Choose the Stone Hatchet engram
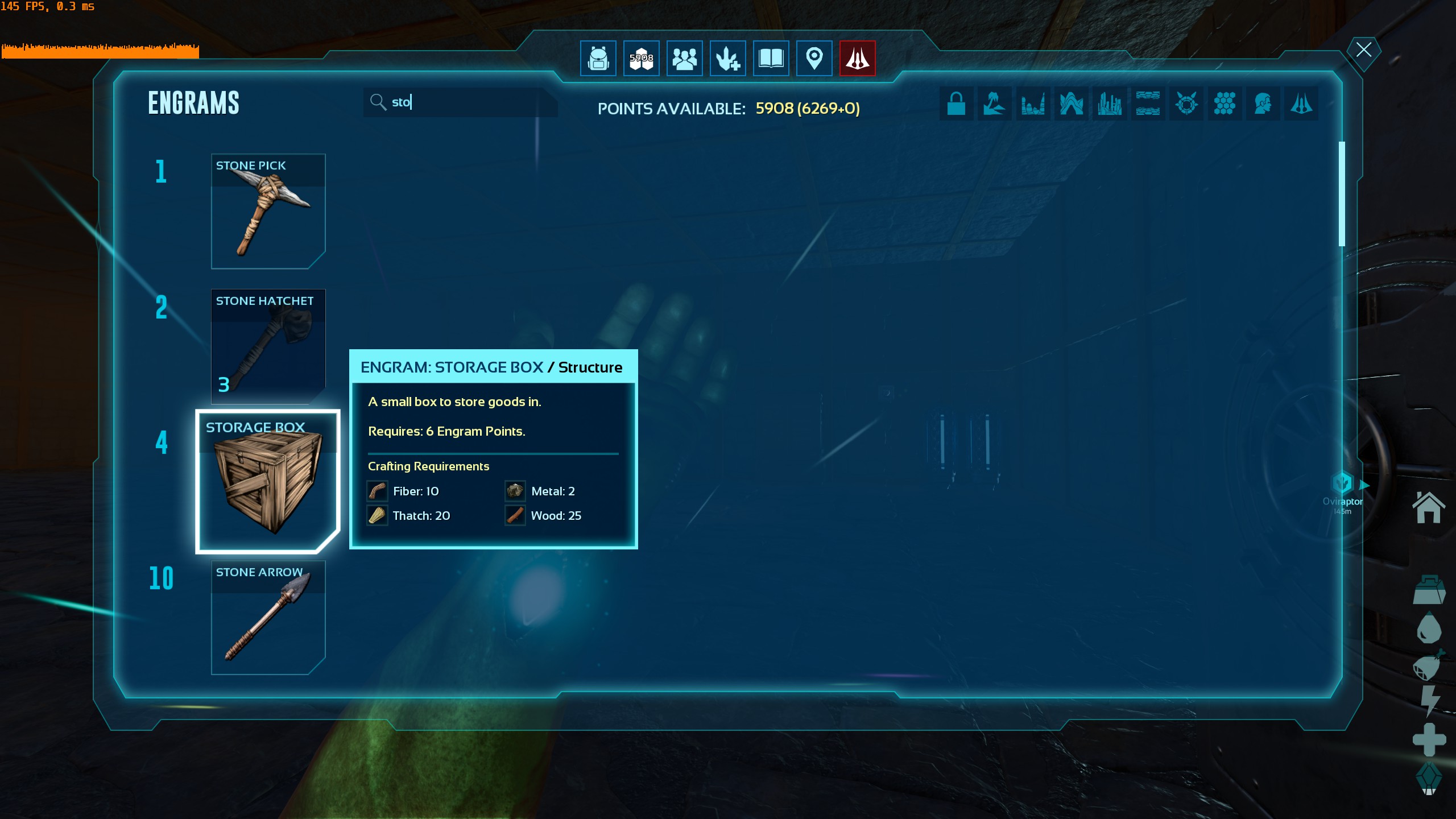 [x=268, y=346]
